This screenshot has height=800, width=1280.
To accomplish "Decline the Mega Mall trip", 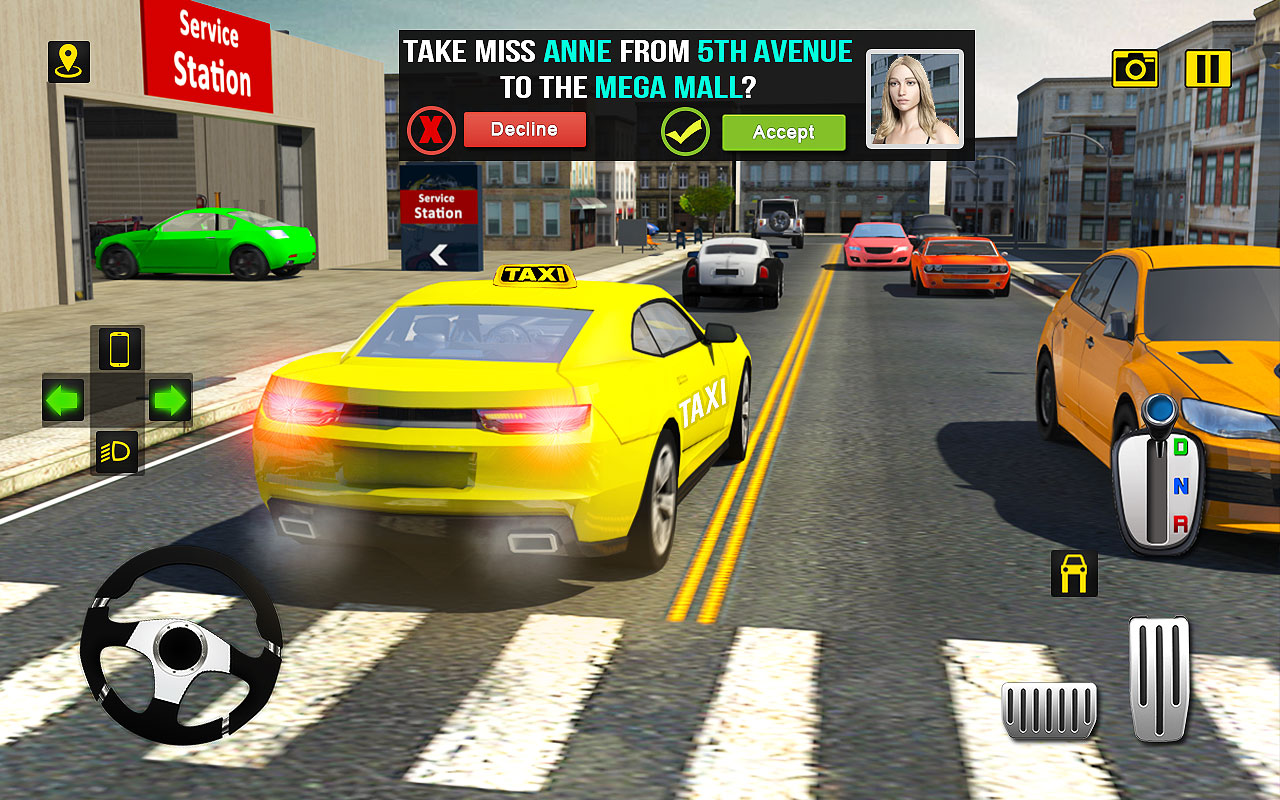I will tap(525, 129).
